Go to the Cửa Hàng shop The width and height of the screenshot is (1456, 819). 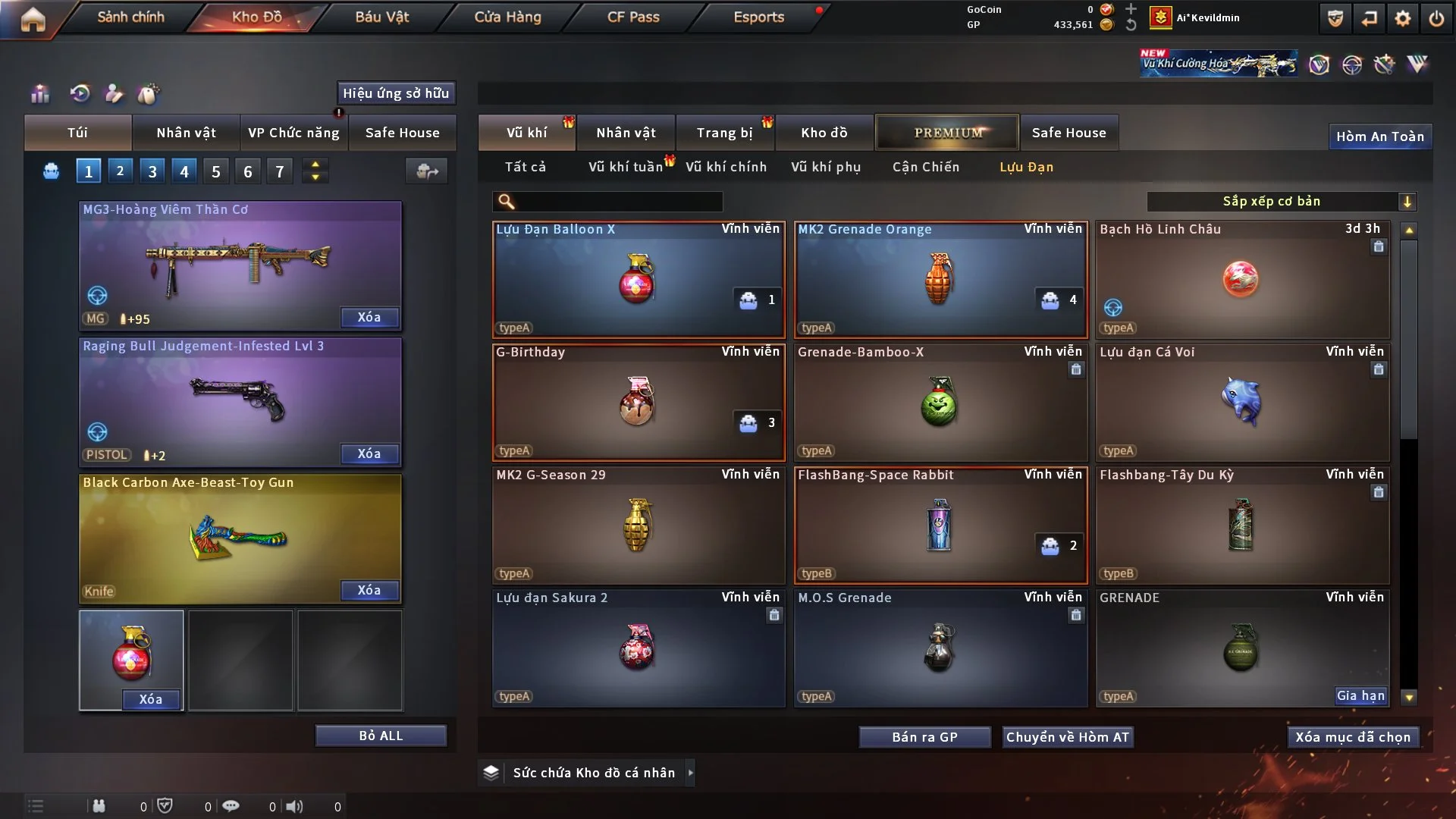click(507, 17)
